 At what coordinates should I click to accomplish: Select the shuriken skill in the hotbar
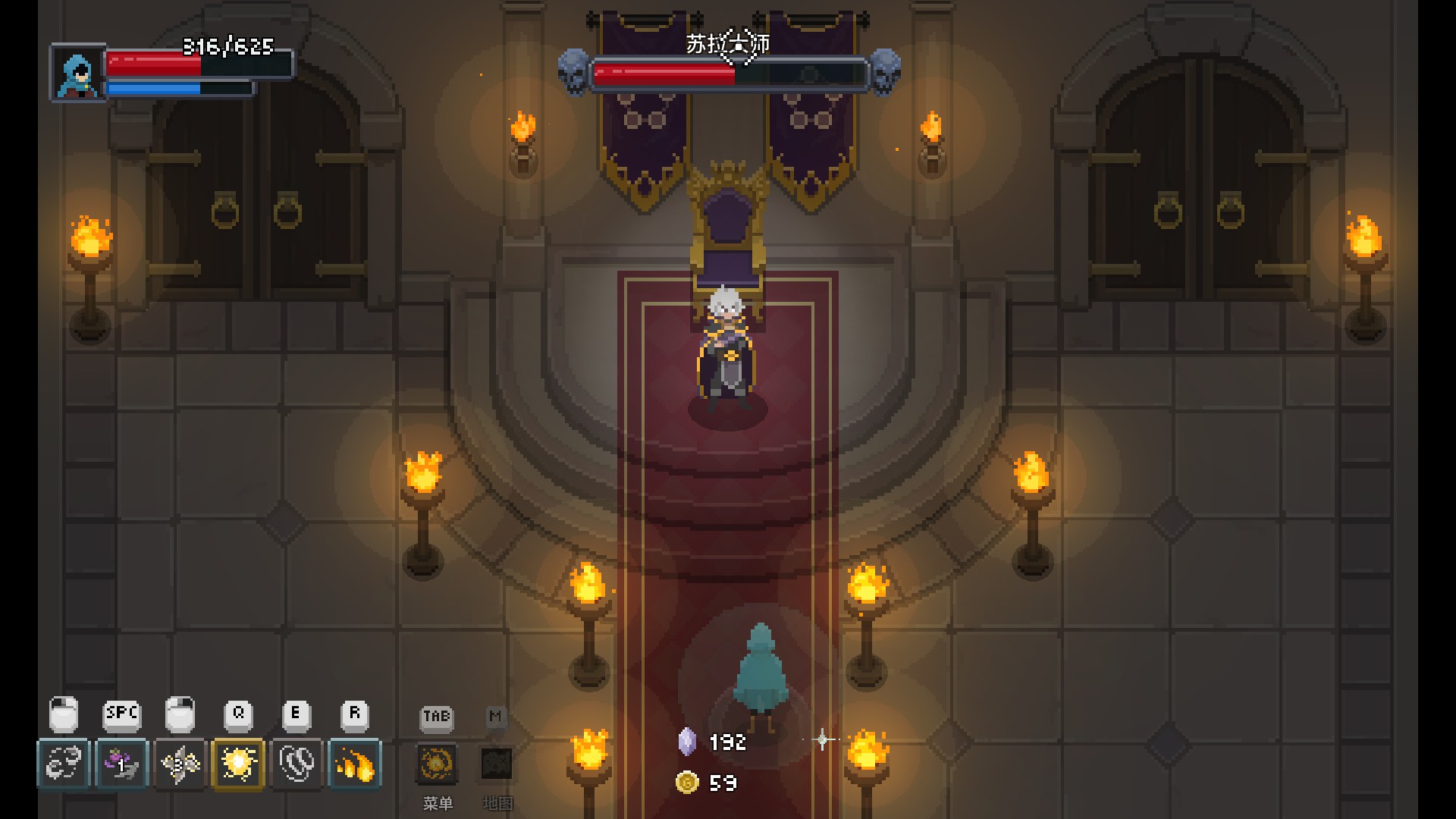pyautogui.click(x=180, y=764)
